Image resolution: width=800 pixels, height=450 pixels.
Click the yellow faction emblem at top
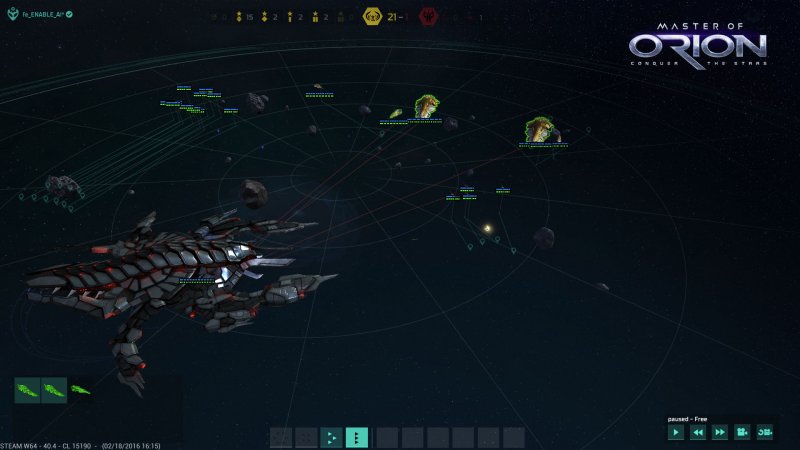373,17
